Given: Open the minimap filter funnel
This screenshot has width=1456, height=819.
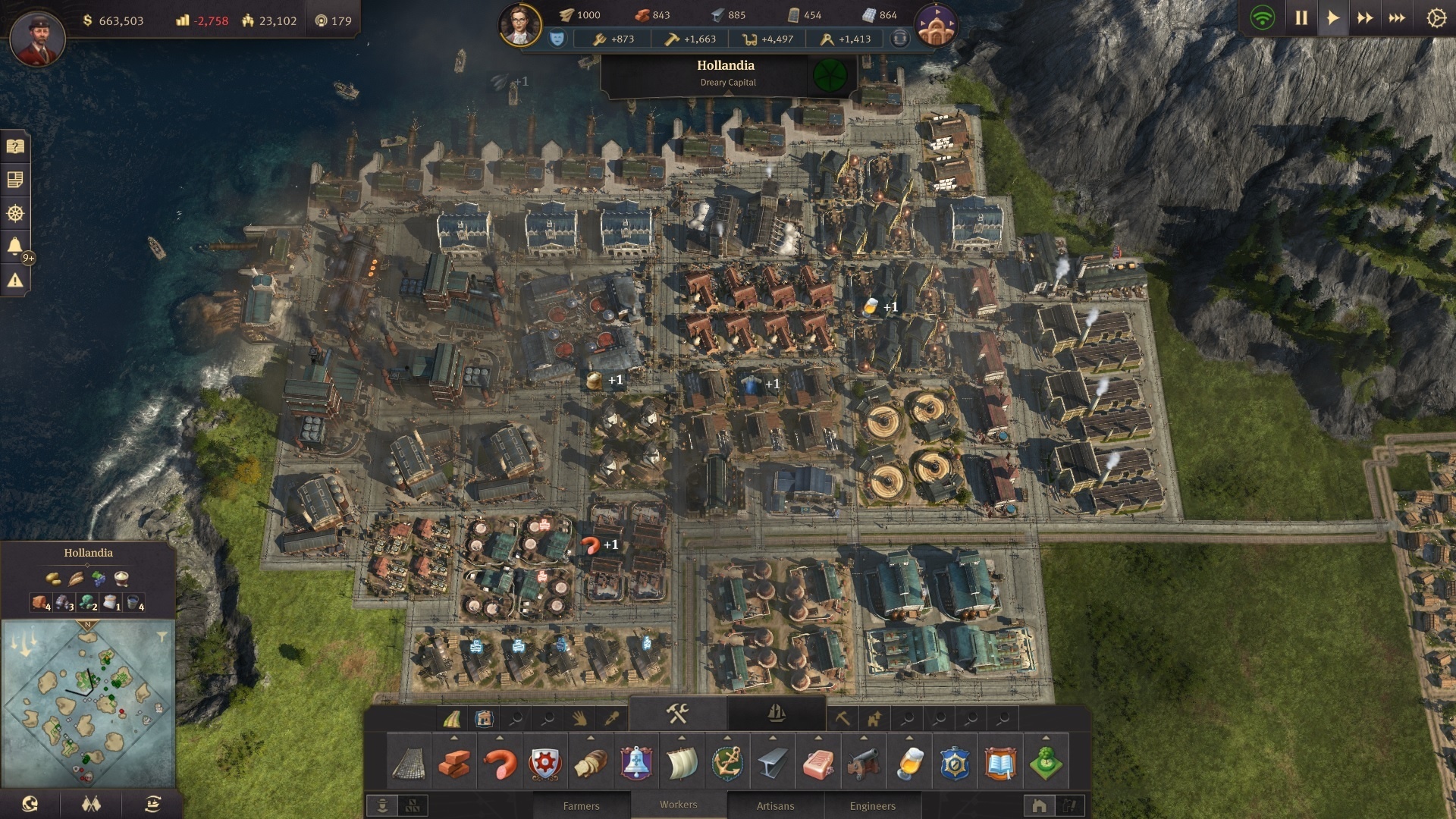Looking at the screenshot, I should point(162,637).
